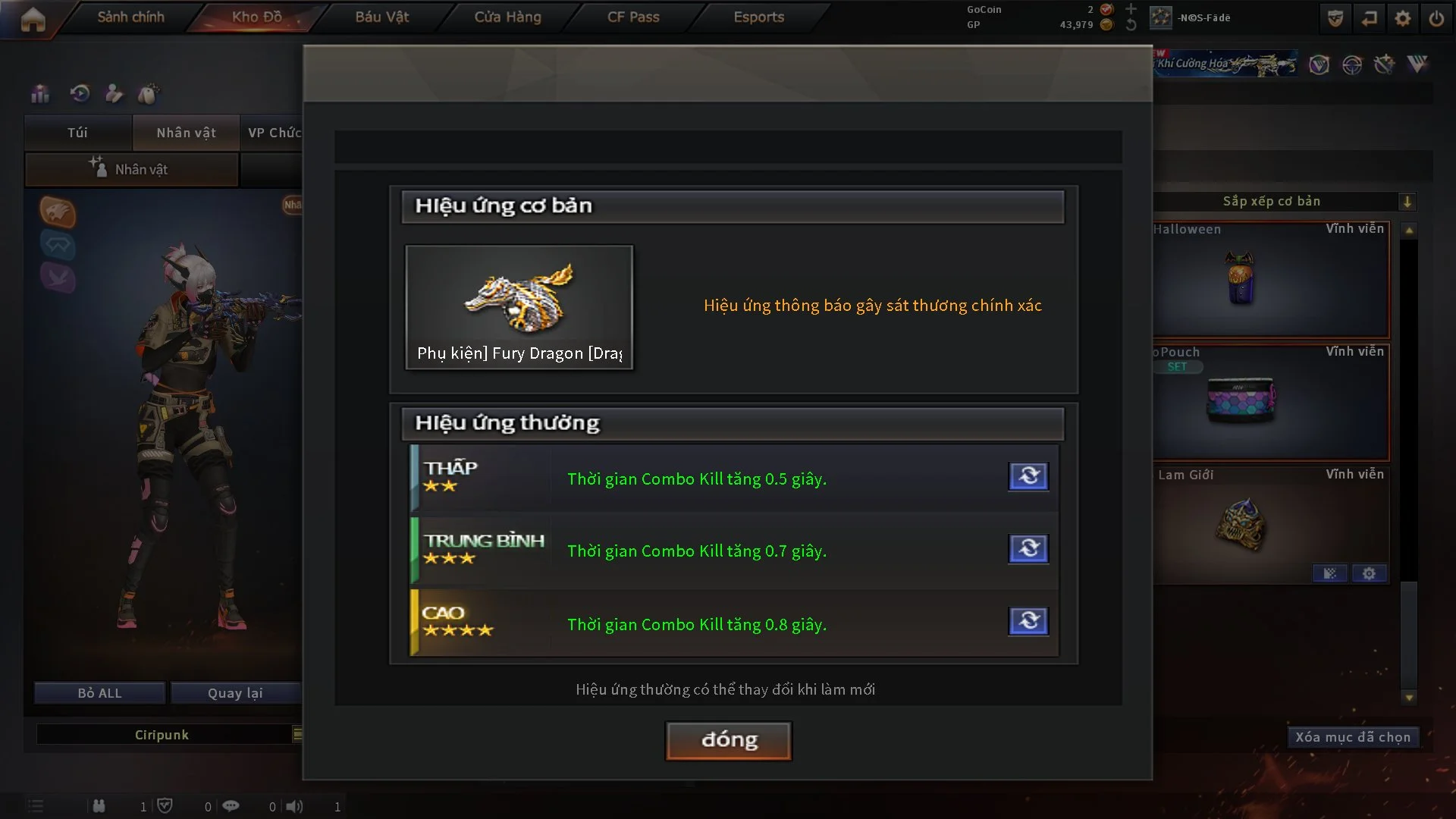Select the Túi inventory tab

click(77, 133)
